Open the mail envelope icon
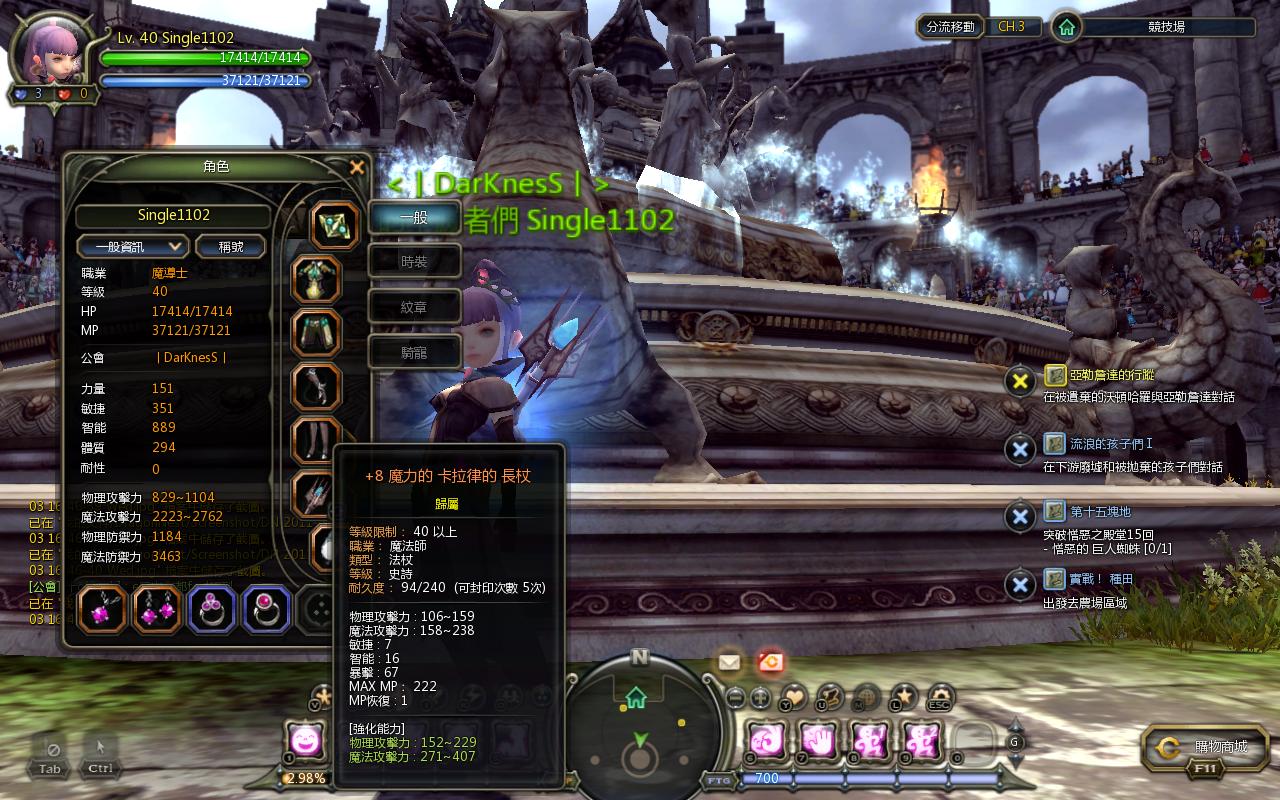Image resolution: width=1280 pixels, height=800 pixels. (728, 661)
